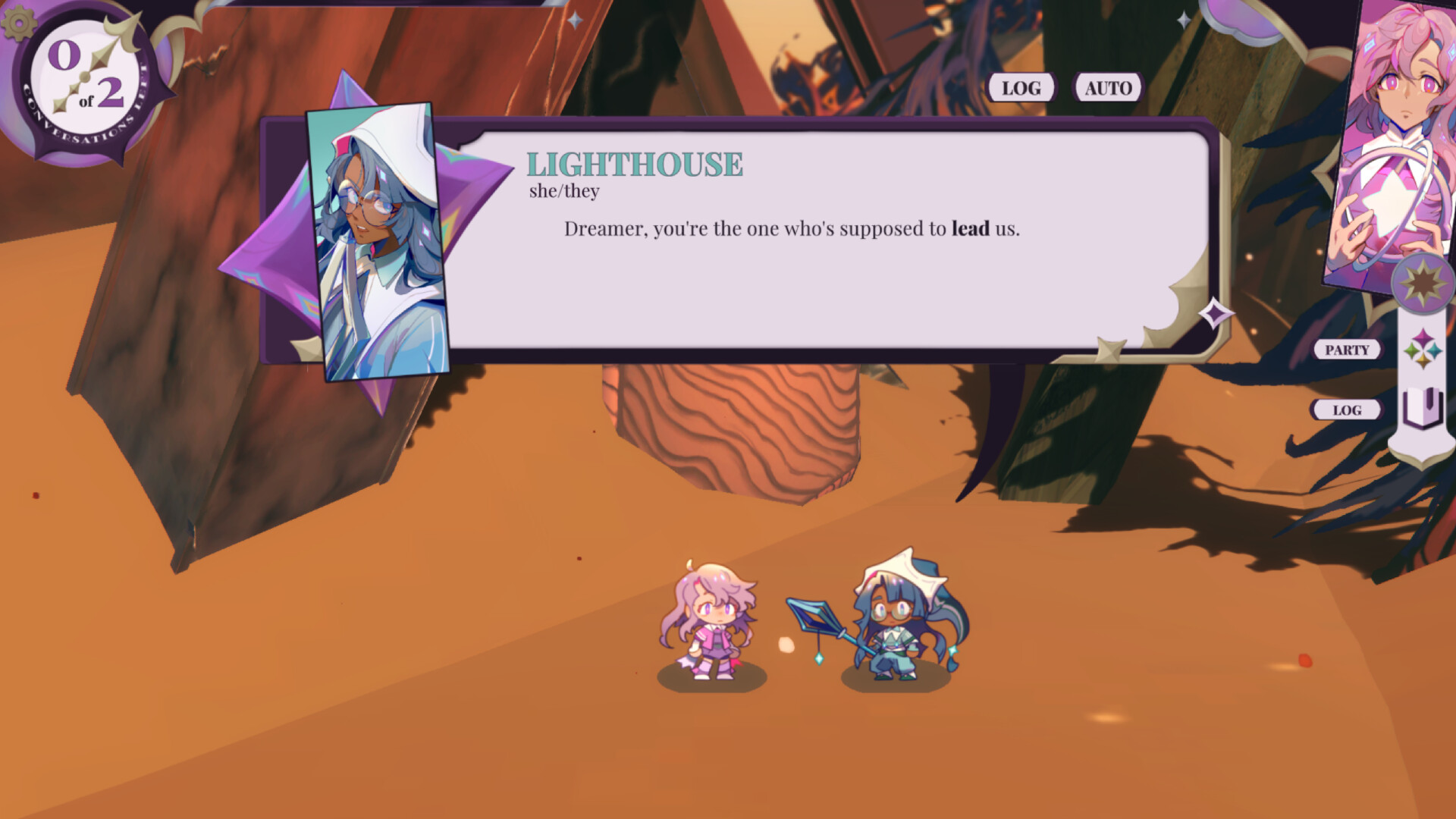Open the sidebar LOG panel

[1346, 409]
